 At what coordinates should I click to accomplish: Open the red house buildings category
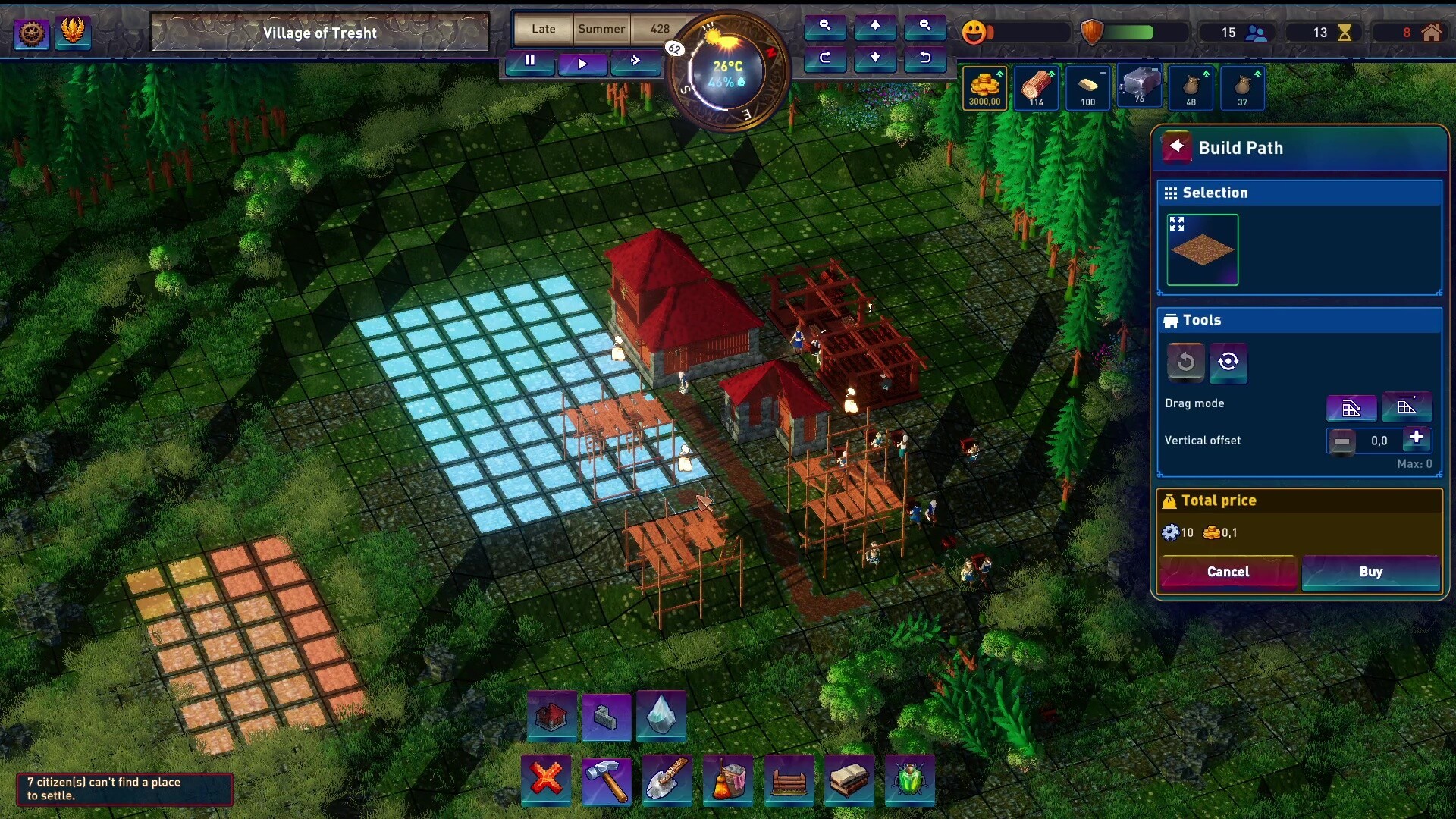(551, 715)
